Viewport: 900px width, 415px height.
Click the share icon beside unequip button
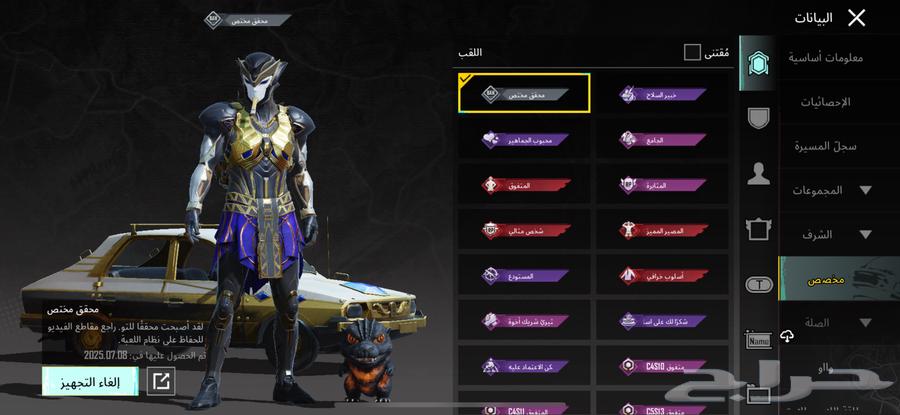click(x=160, y=380)
